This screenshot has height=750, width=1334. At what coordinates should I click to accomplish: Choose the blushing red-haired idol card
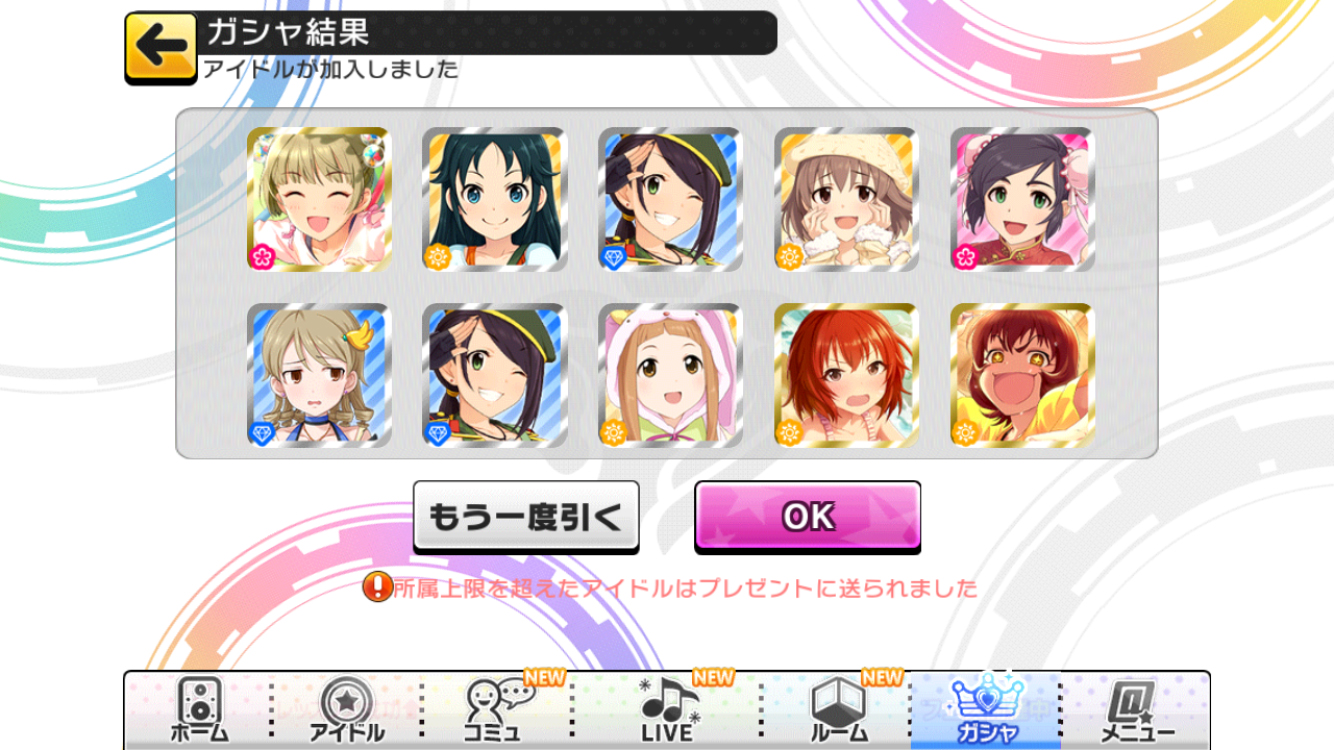pos(847,375)
